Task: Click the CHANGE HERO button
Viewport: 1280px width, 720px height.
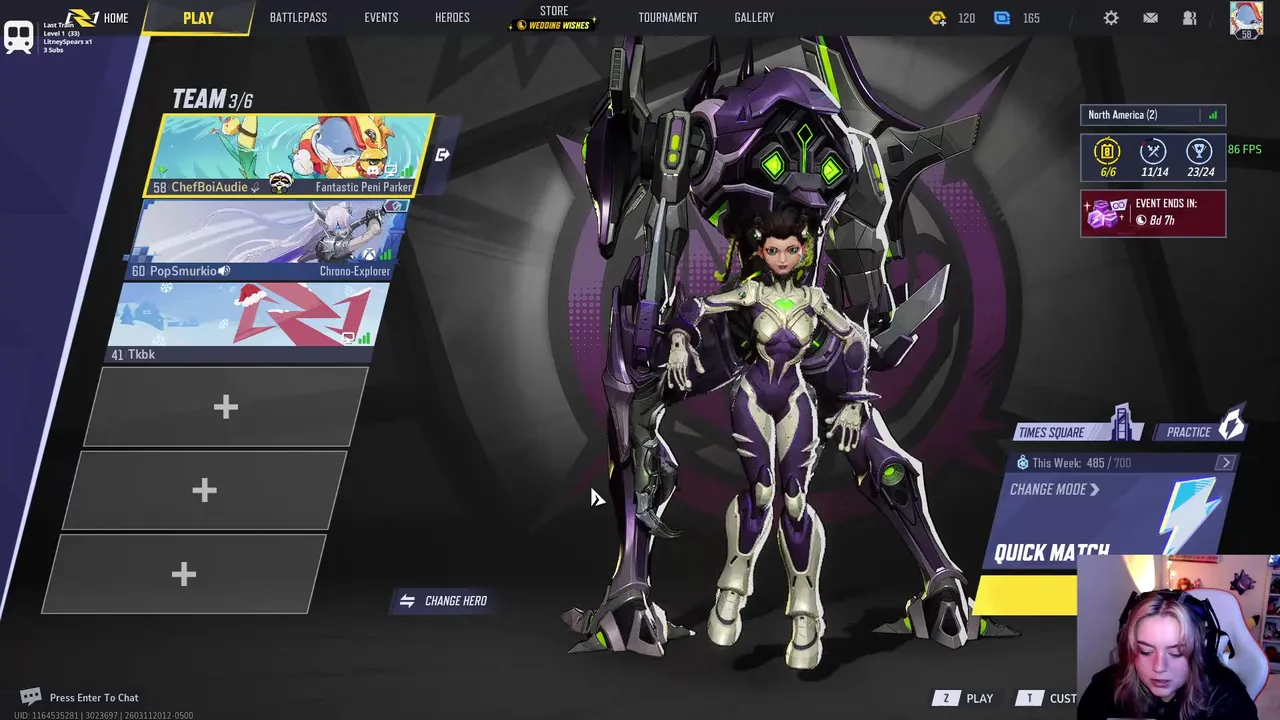Action: pyautogui.click(x=444, y=601)
